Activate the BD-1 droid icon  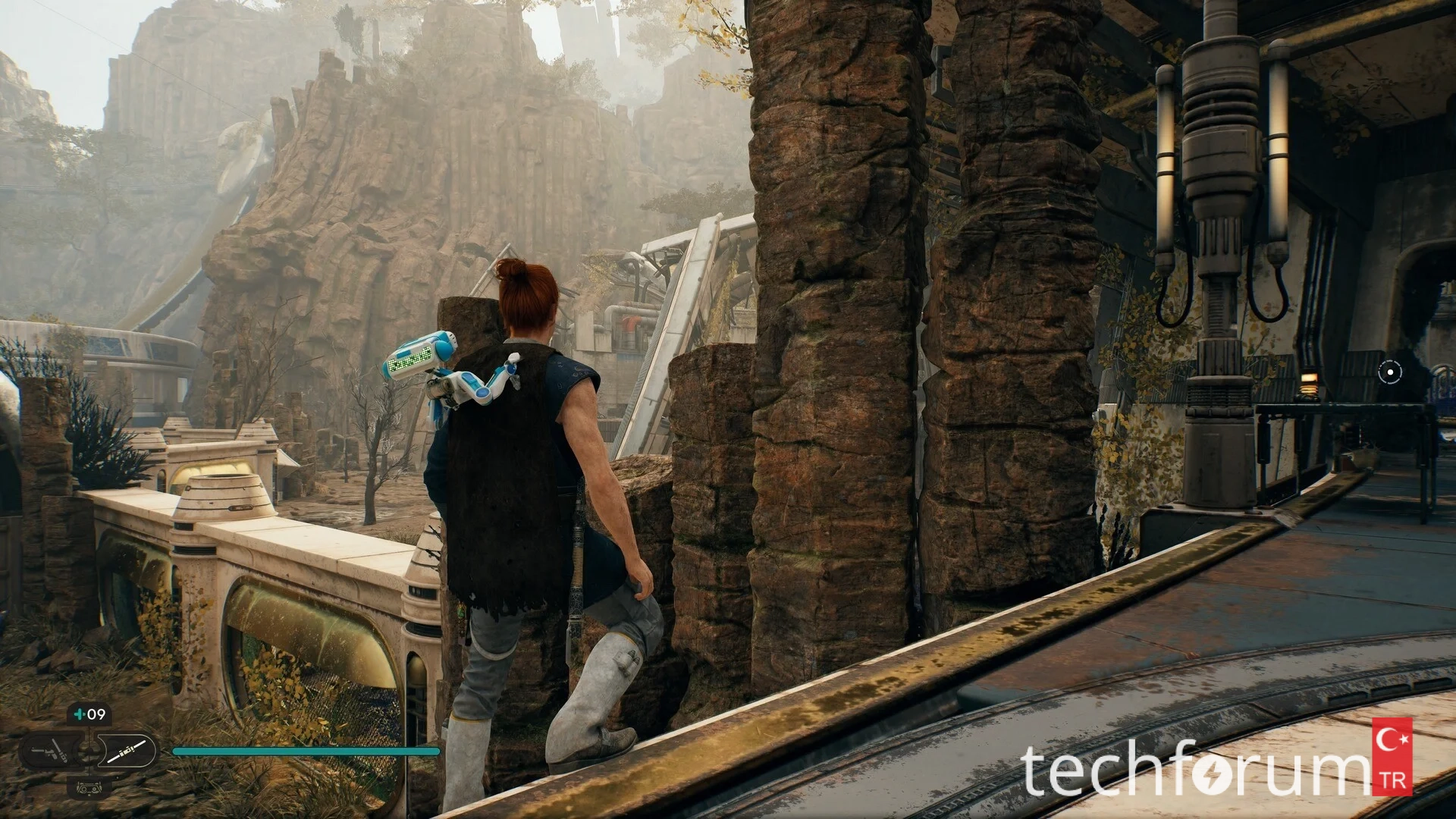coord(89,786)
